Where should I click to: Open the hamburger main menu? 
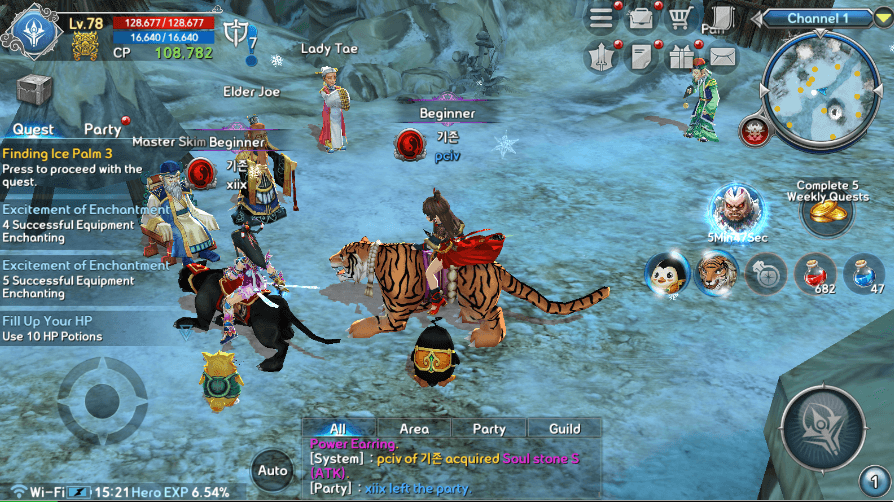point(601,19)
